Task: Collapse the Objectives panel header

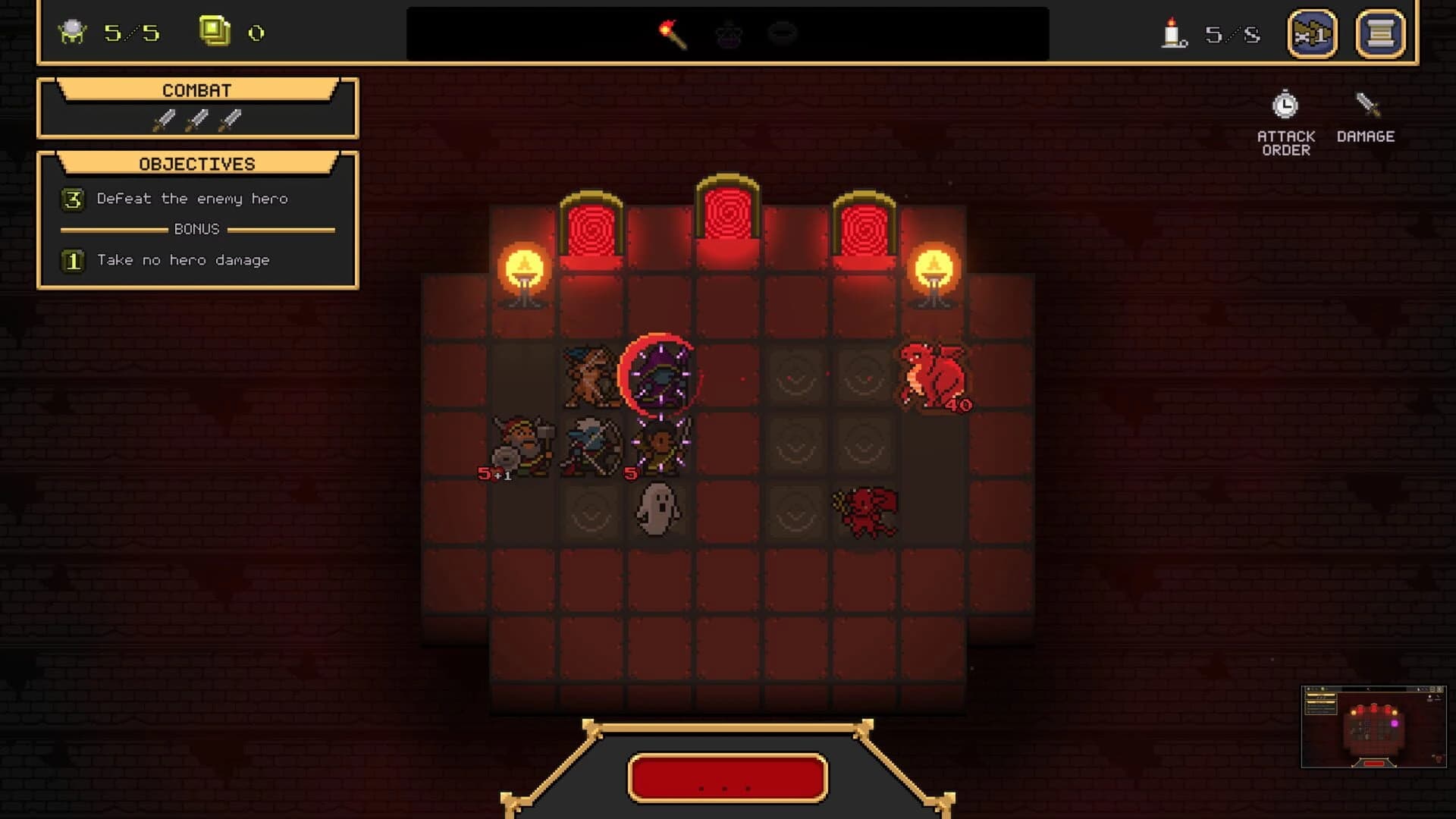Action: point(196,163)
